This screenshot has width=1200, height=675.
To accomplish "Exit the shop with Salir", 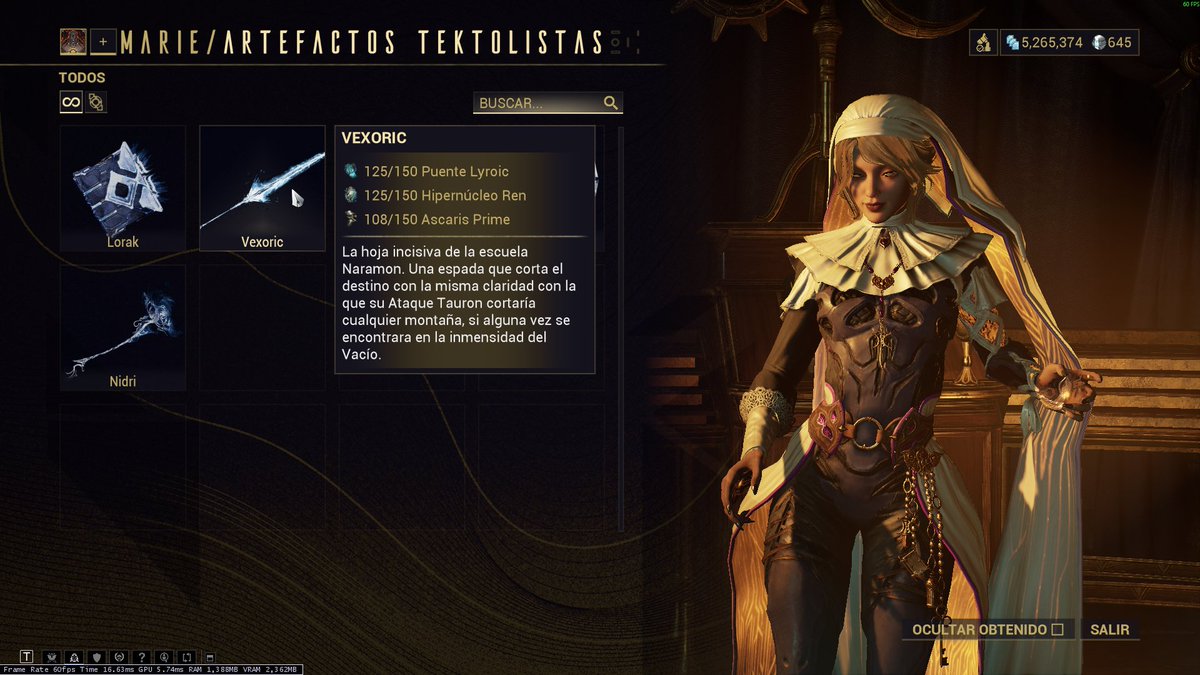I will point(1110,630).
